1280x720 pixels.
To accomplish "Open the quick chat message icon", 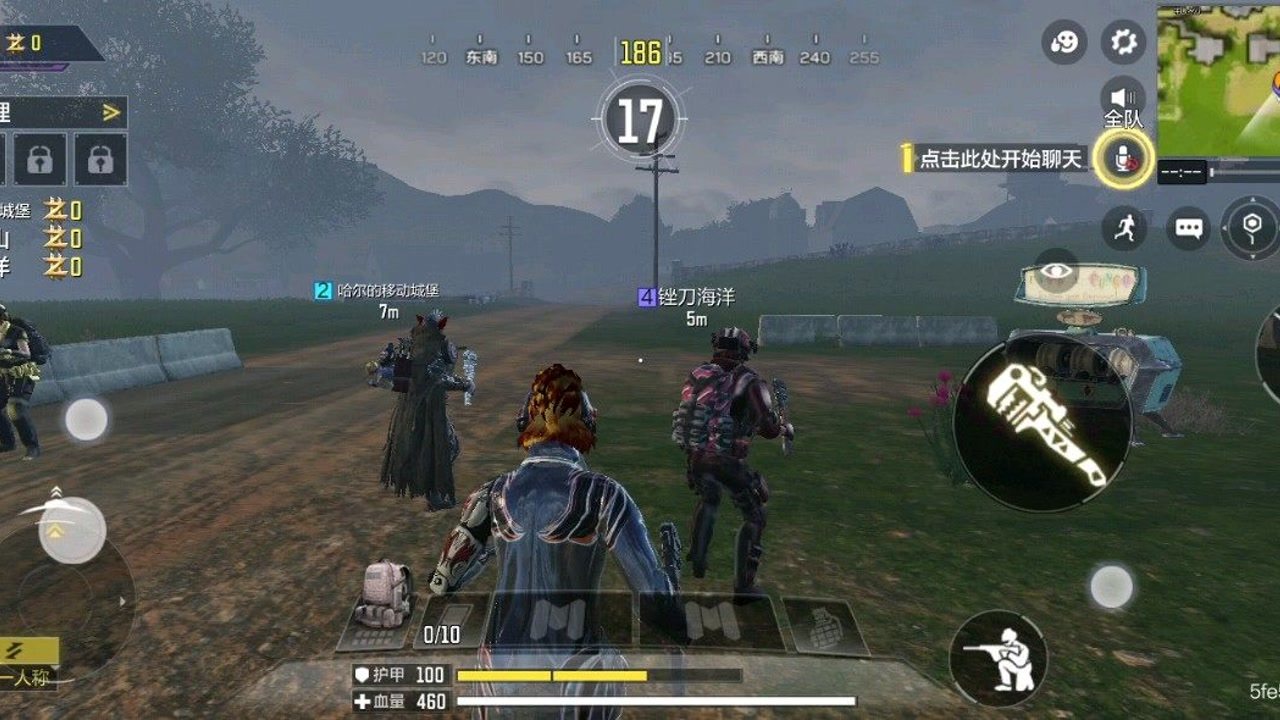I will click(1190, 228).
